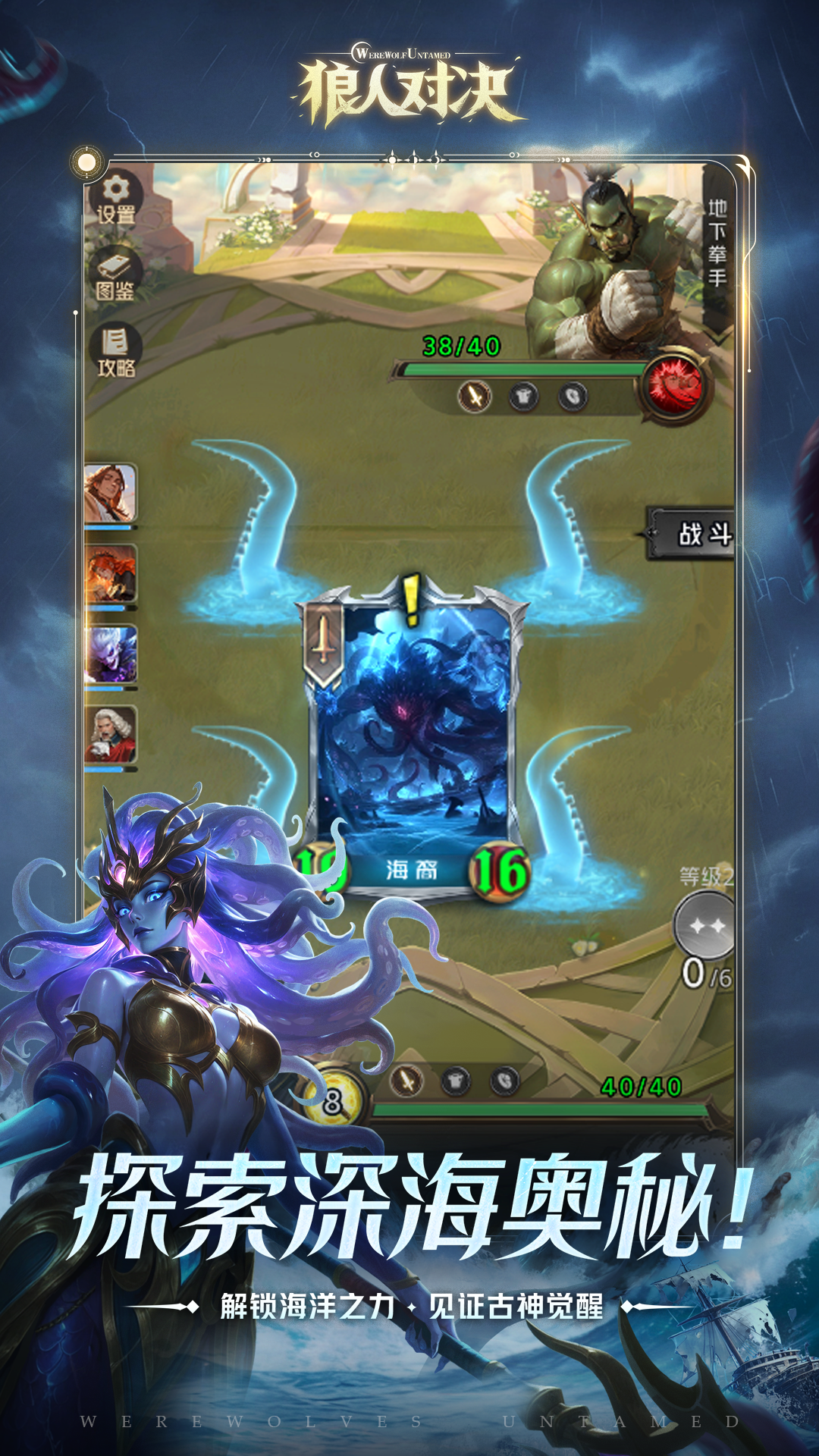Activate the enemy's red fist skill icon
This screenshot has height=1456, width=819.
[x=677, y=385]
